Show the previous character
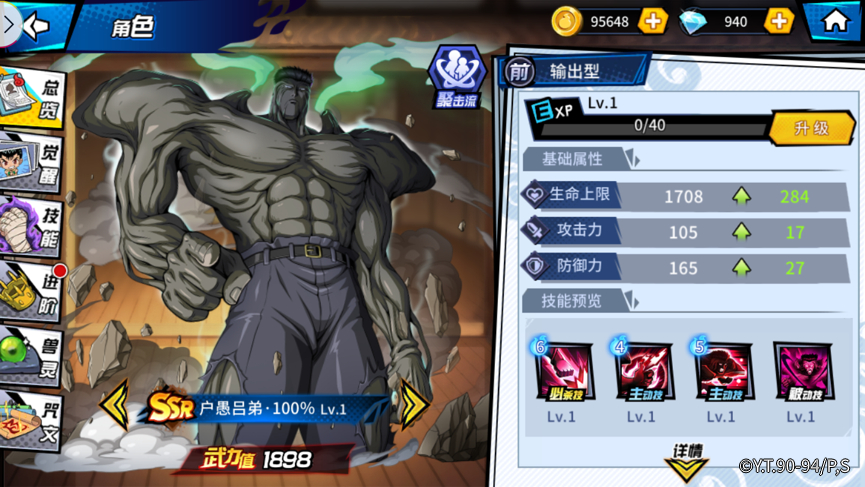Screen dimensions: 865x487 (x=115, y=405)
